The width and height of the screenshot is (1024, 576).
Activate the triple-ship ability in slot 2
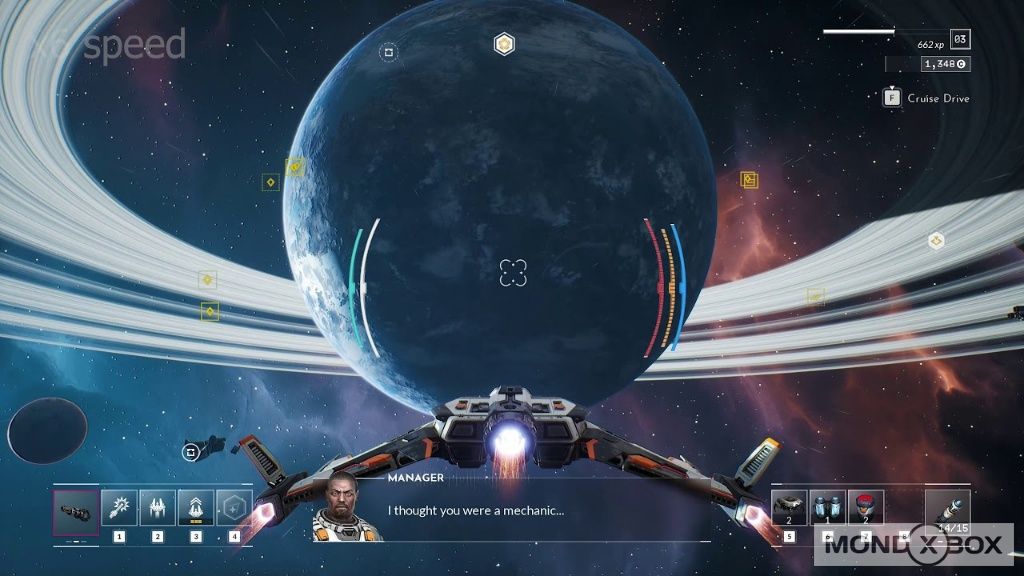point(158,507)
